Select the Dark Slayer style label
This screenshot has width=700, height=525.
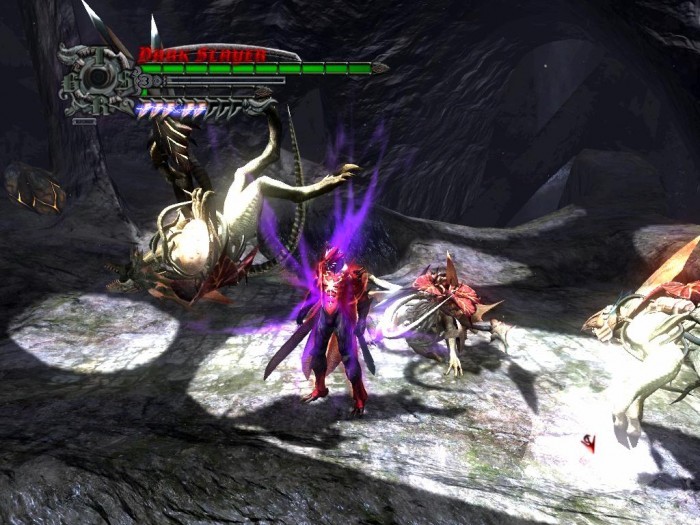202,55
